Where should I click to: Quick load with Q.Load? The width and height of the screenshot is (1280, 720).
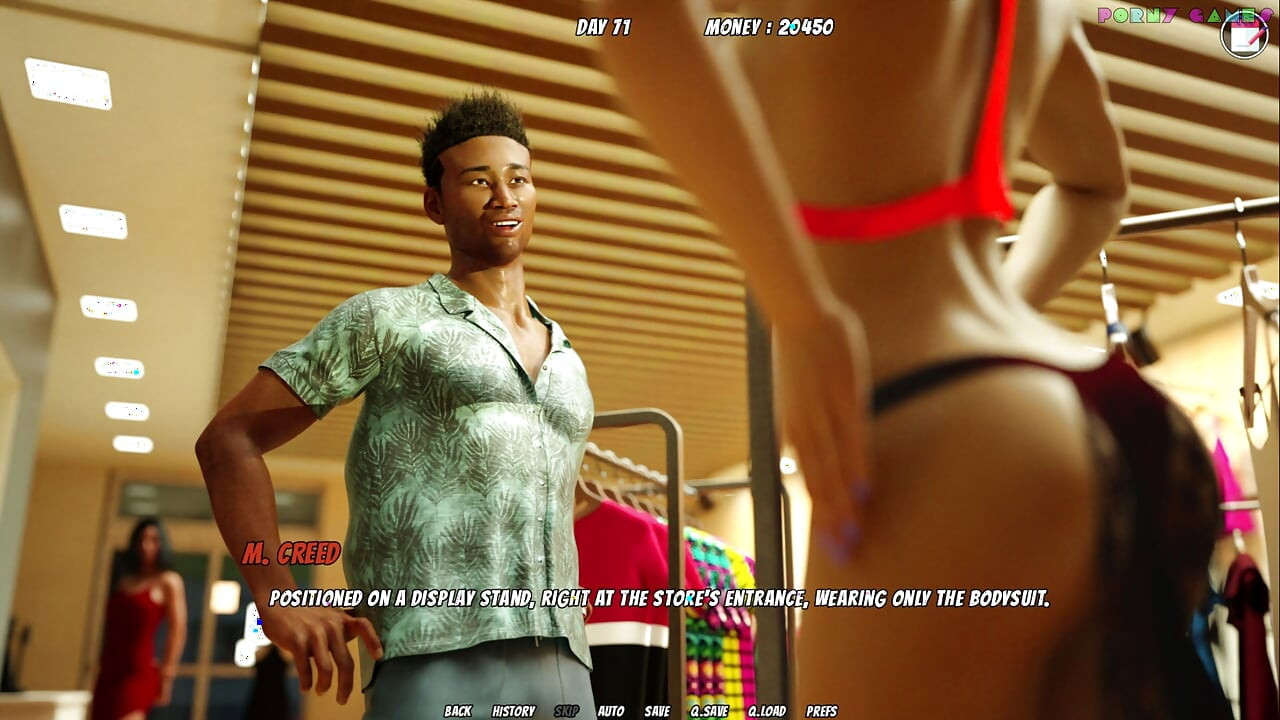pyautogui.click(x=767, y=711)
